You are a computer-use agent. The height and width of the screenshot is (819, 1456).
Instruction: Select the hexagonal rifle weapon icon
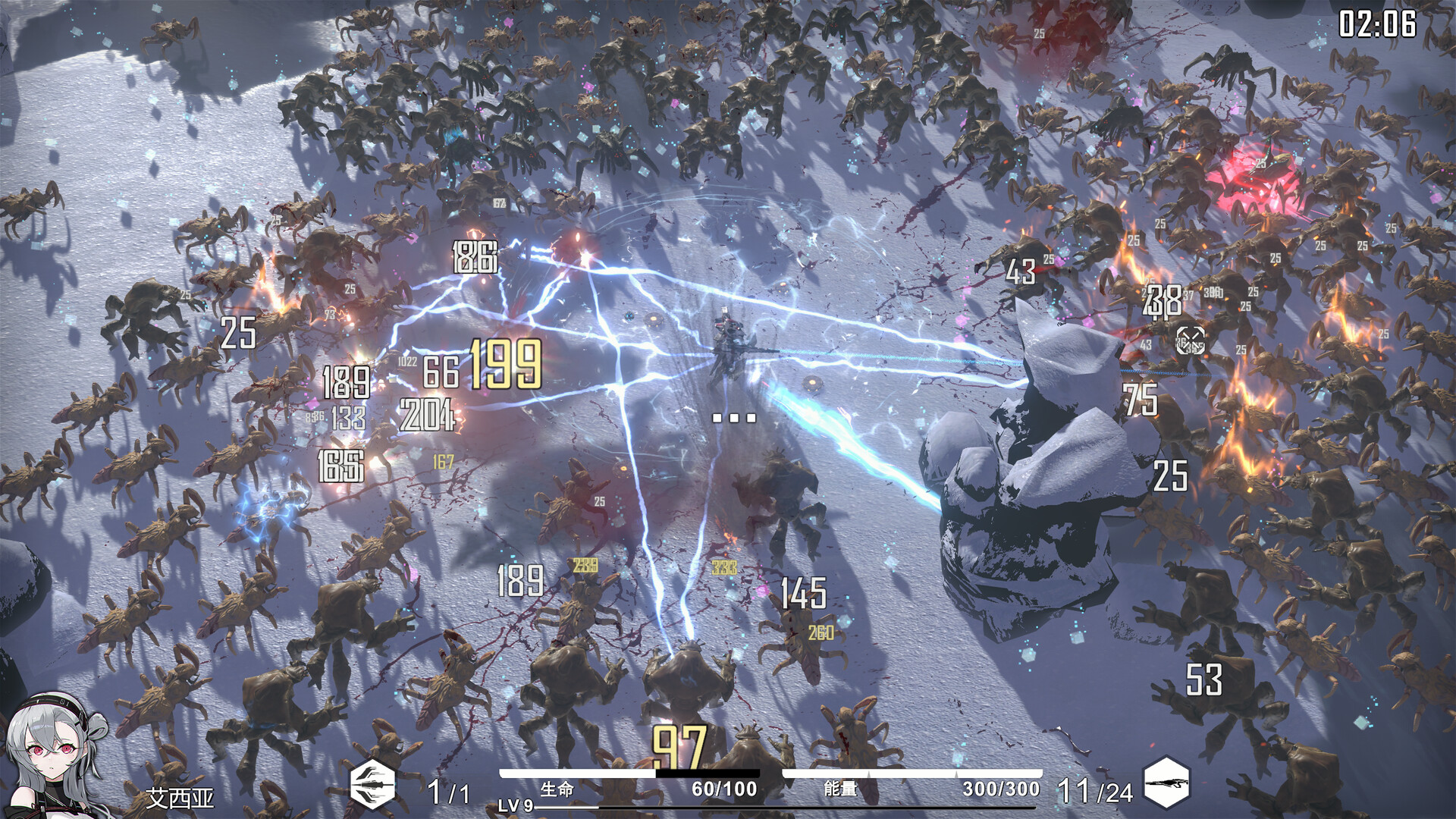click(1166, 783)
